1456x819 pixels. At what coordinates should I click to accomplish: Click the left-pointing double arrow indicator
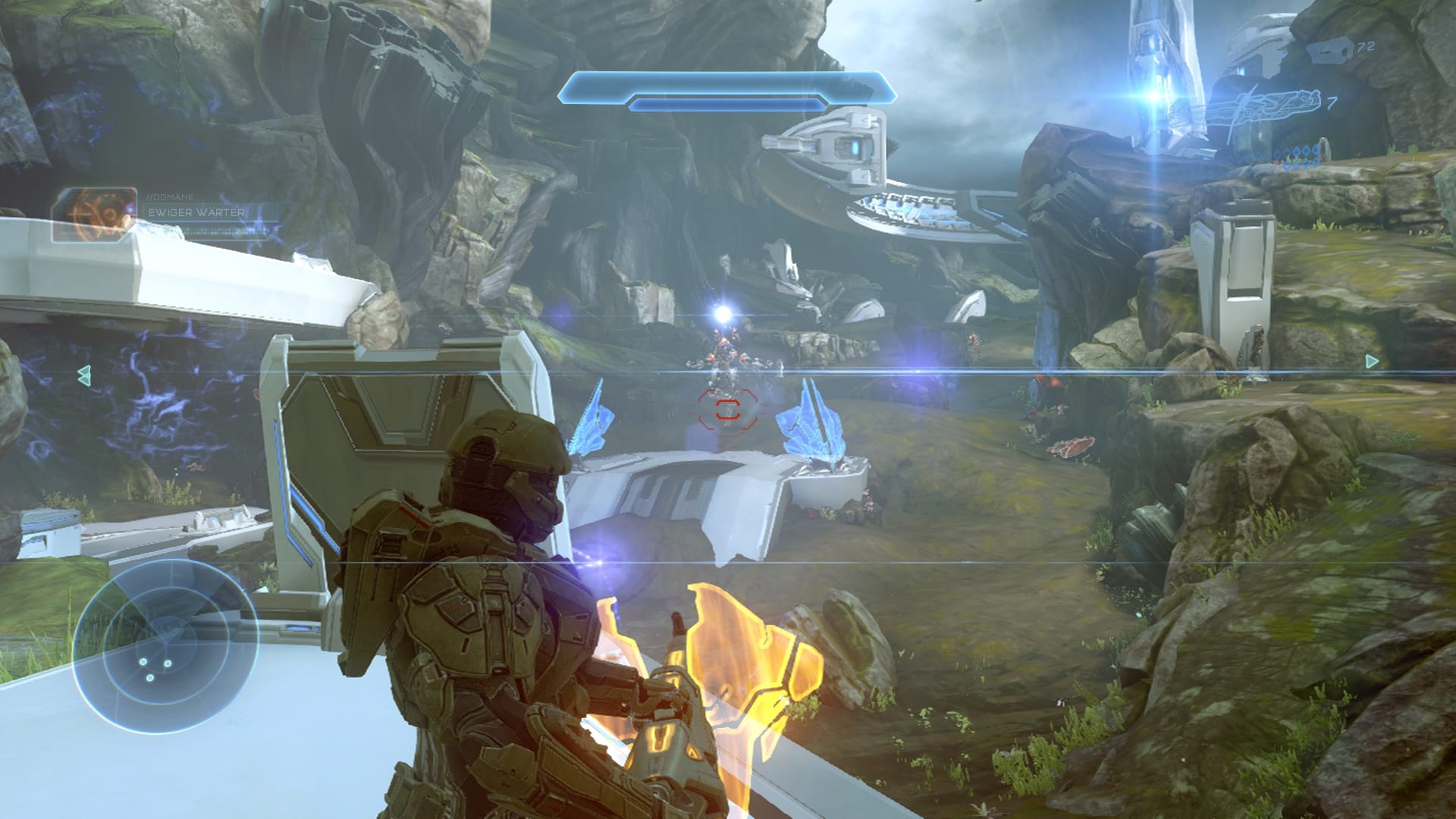(x=84, y=373)
